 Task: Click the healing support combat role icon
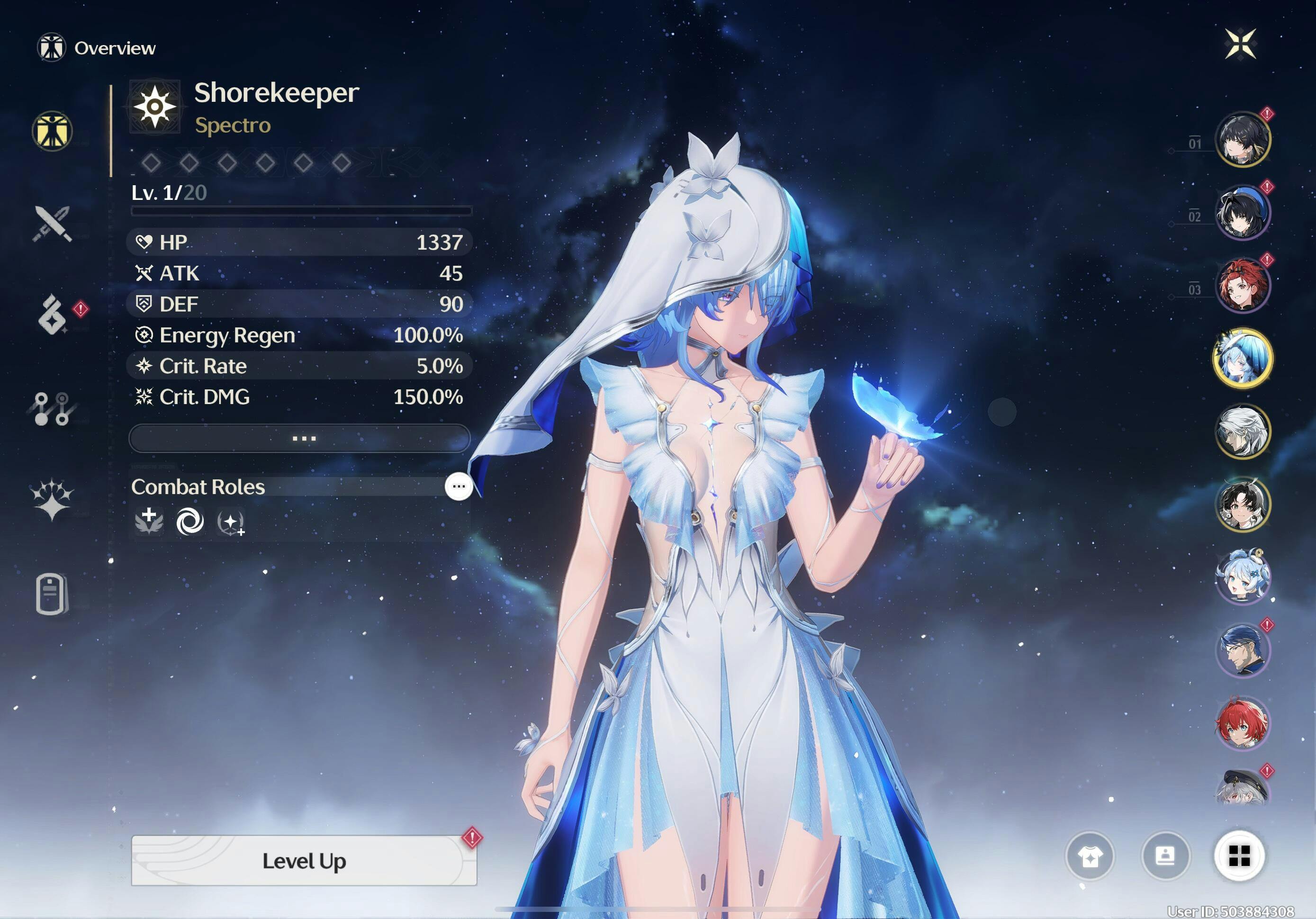tap(149, 522)
